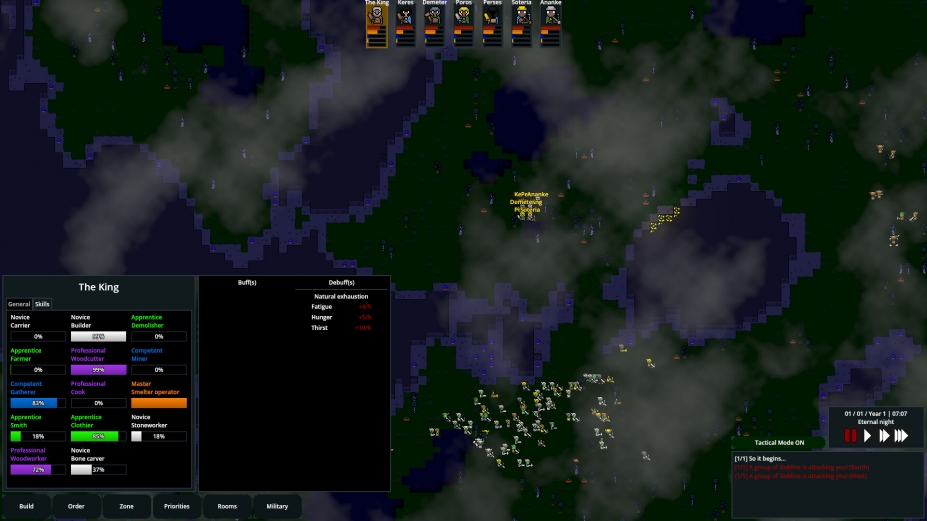Open the Zone menu

(127, 506)
